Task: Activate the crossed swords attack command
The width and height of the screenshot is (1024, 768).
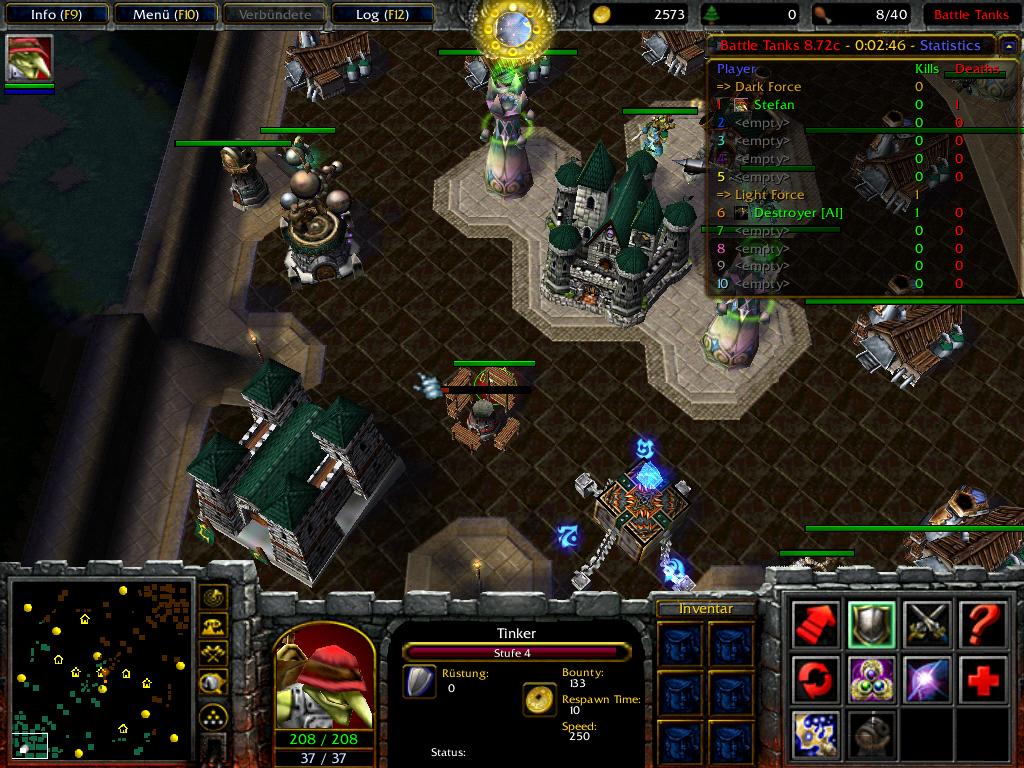Action: (x=927, y=625)
